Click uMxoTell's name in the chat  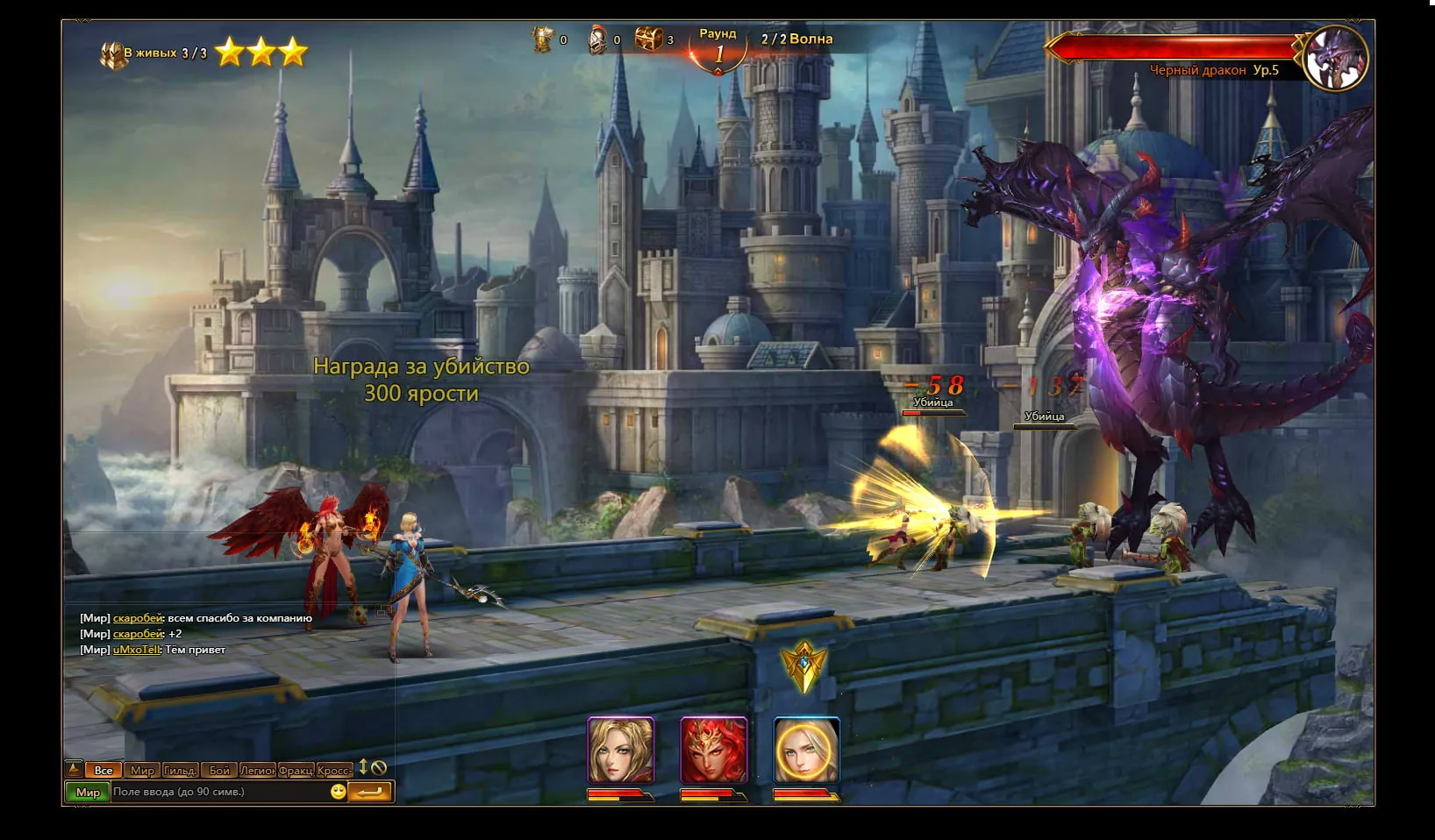[x=136, y=650]
